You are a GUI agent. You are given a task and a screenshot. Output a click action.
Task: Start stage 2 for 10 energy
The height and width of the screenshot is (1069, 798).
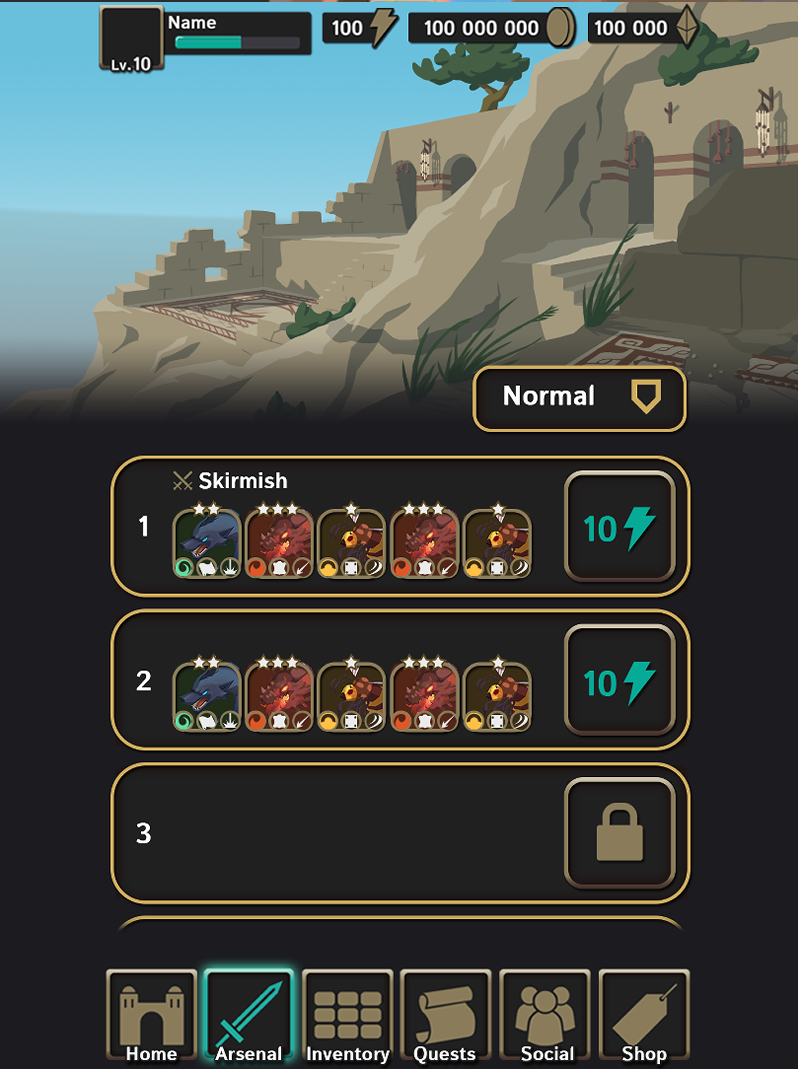pos(620,682)
